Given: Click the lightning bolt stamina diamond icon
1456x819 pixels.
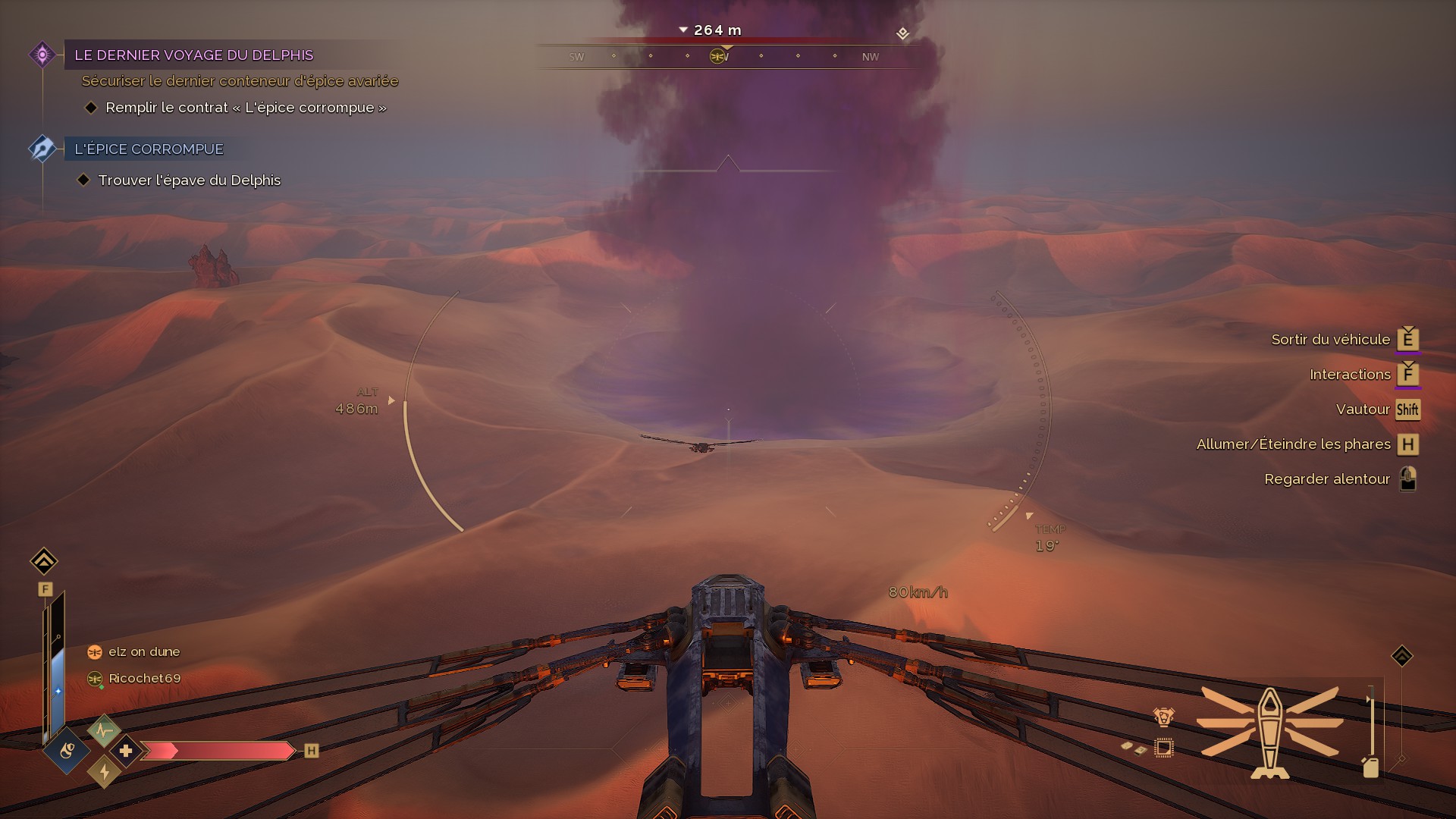Looking at the screenshot, I should 104,772.
